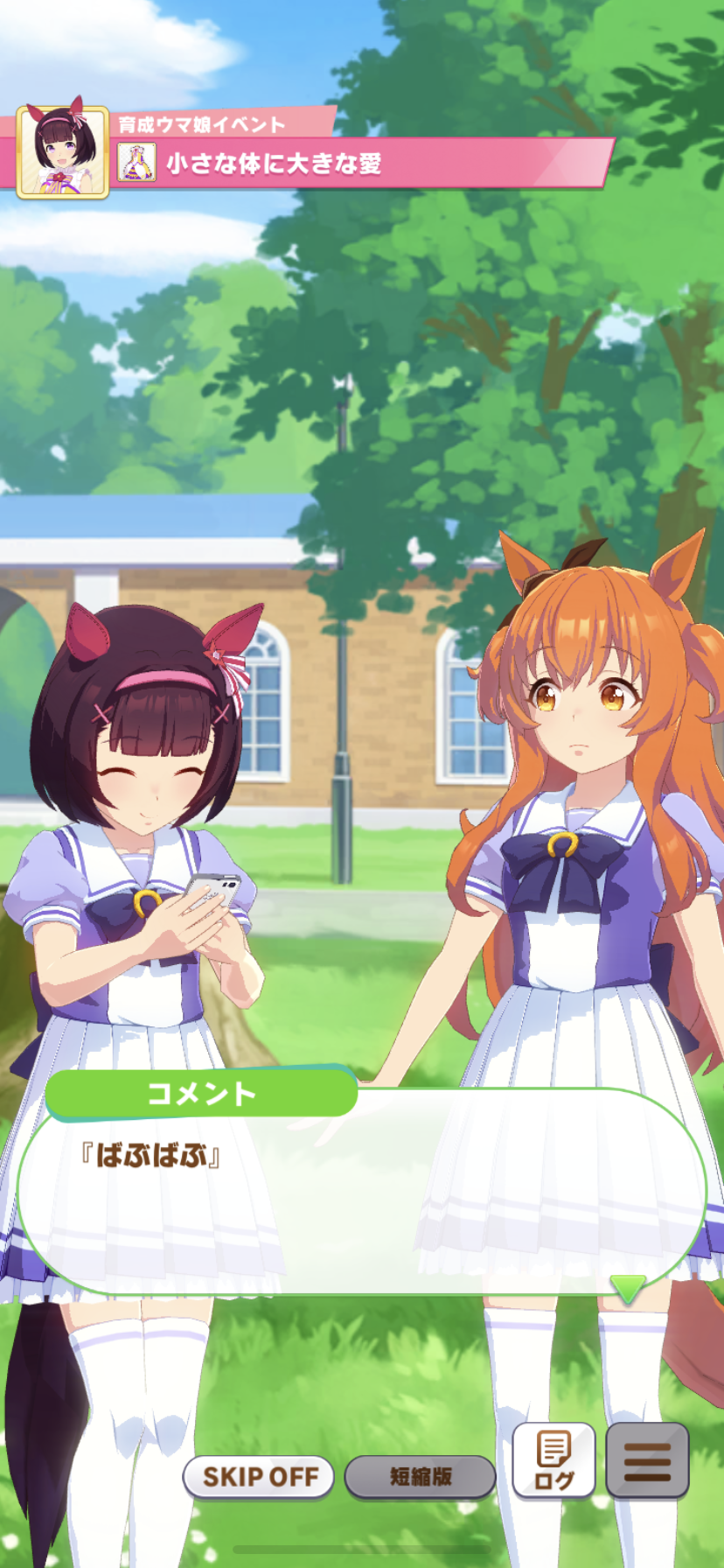Open the ログ dialogue log

pyautogui.click(x=553, y=1461)
